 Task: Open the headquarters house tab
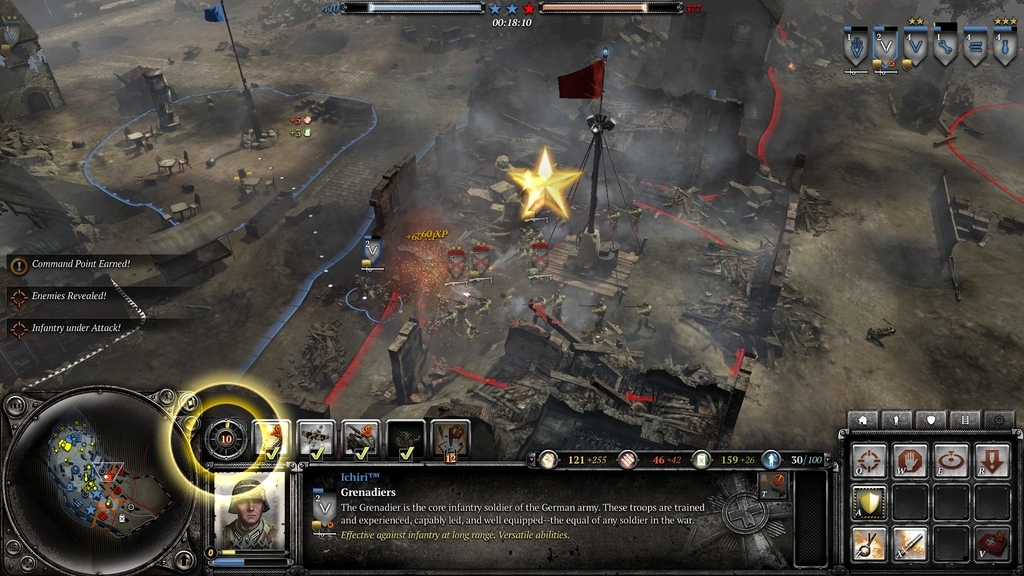click(862, 420)
